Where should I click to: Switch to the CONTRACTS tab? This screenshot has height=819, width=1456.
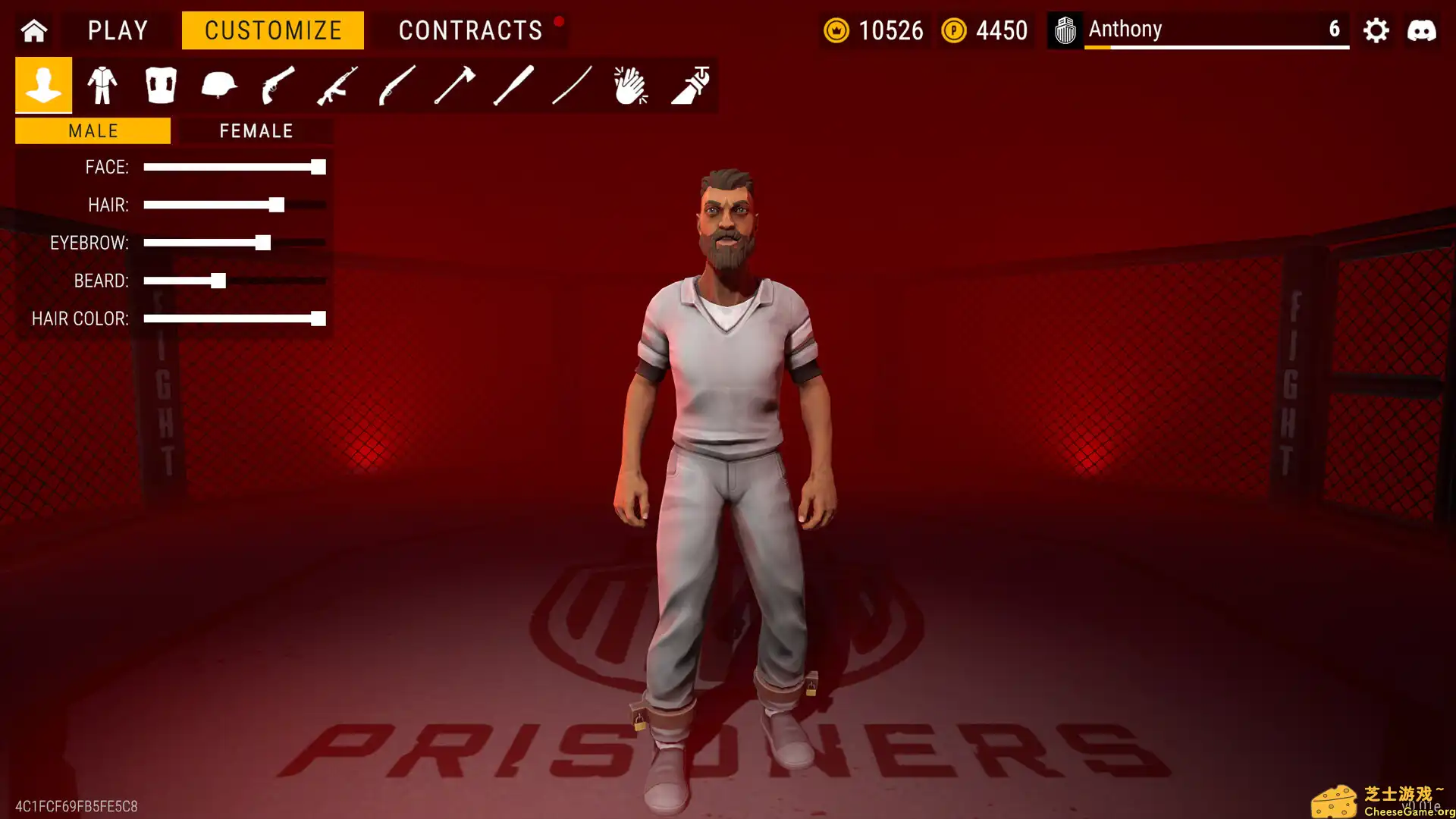tap(471, 30)
